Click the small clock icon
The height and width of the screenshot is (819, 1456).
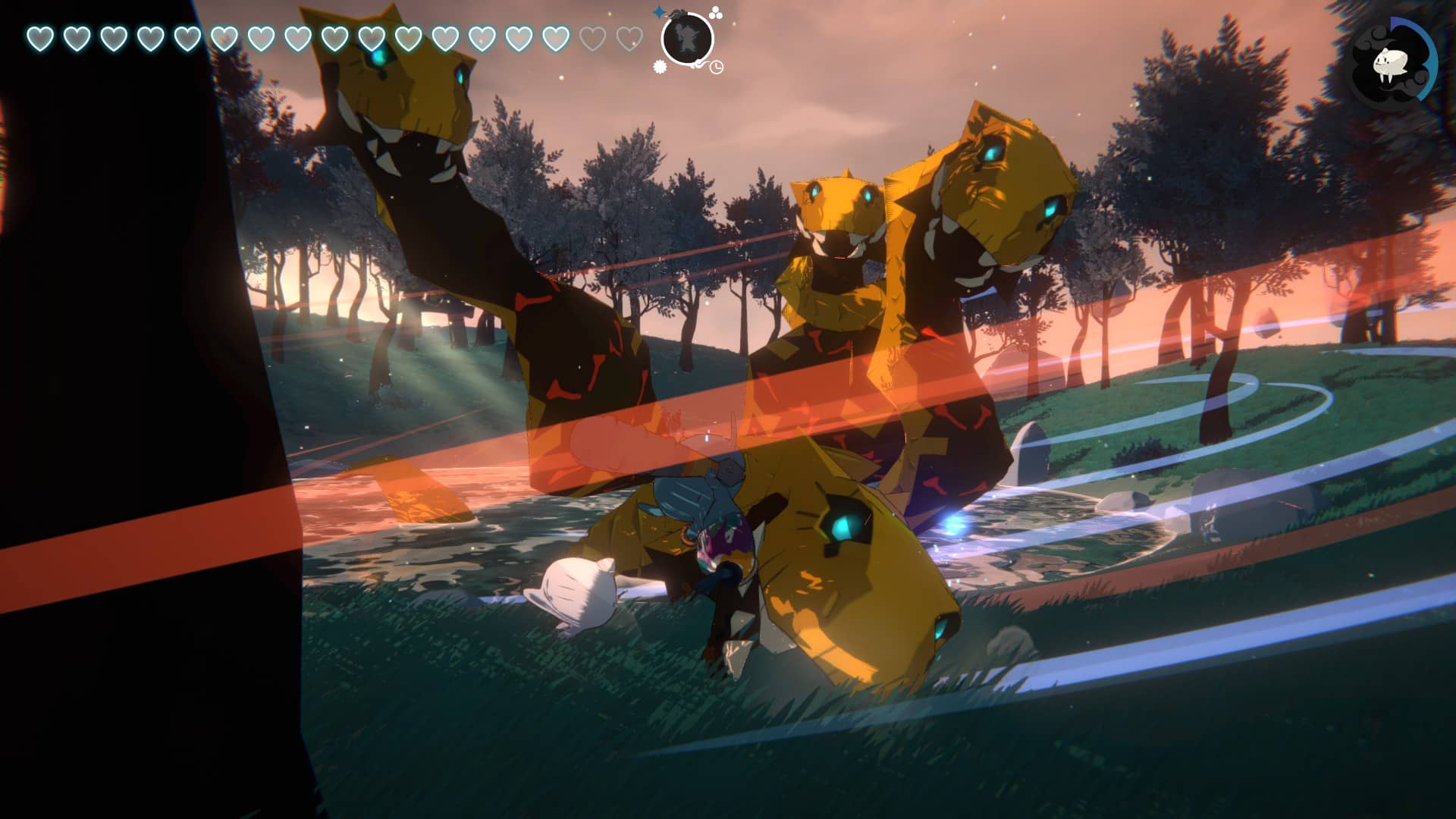(717, 67)
